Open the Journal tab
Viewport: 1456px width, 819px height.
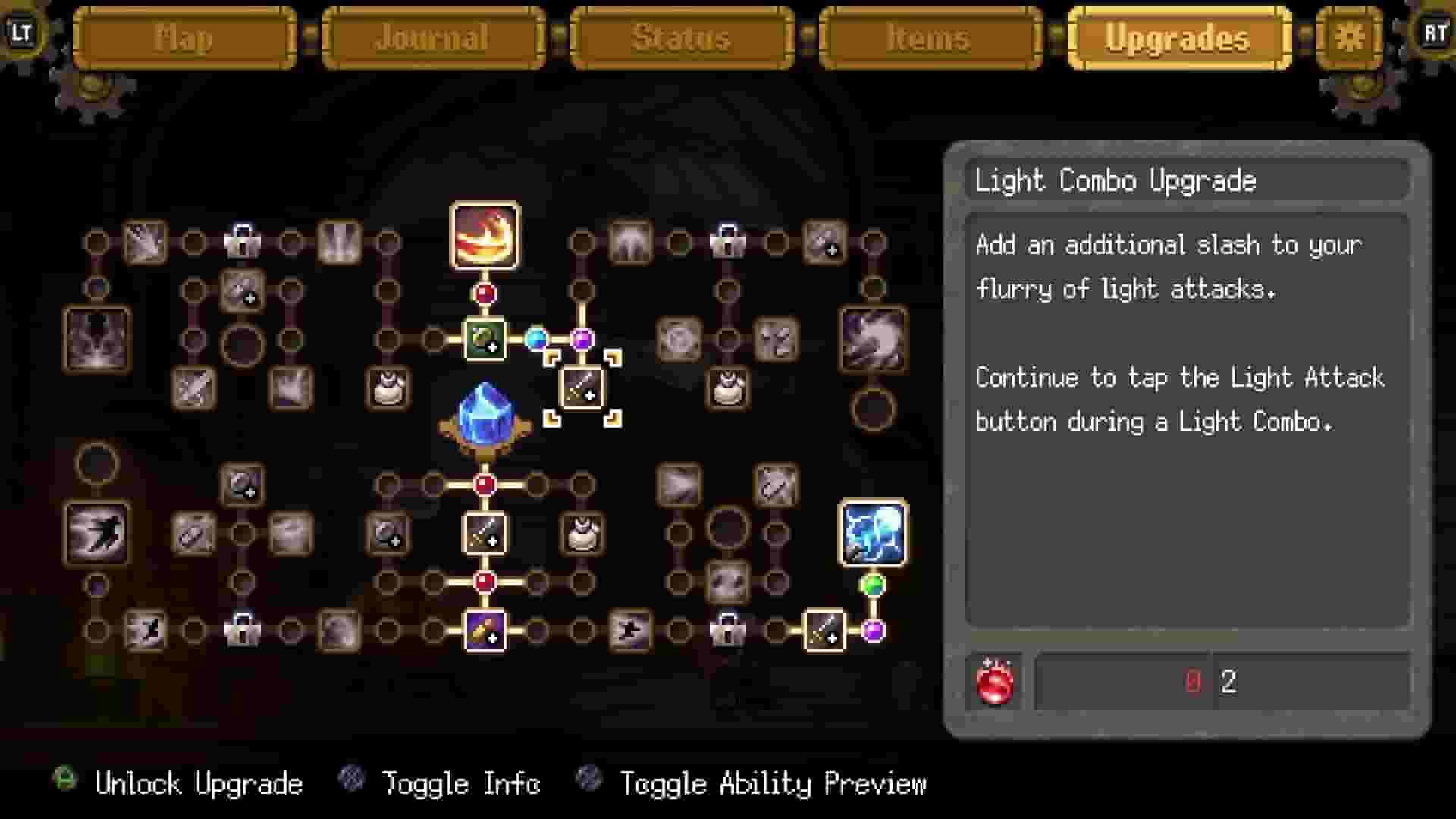pos(432,38)
